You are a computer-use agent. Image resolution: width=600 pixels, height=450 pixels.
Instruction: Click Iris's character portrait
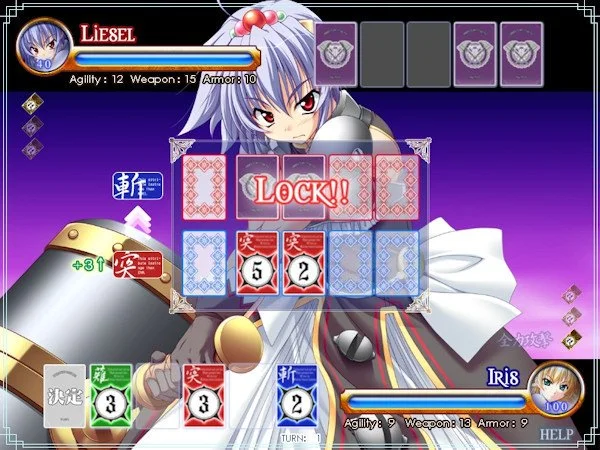pyautogui.click(x=556, y=392)
